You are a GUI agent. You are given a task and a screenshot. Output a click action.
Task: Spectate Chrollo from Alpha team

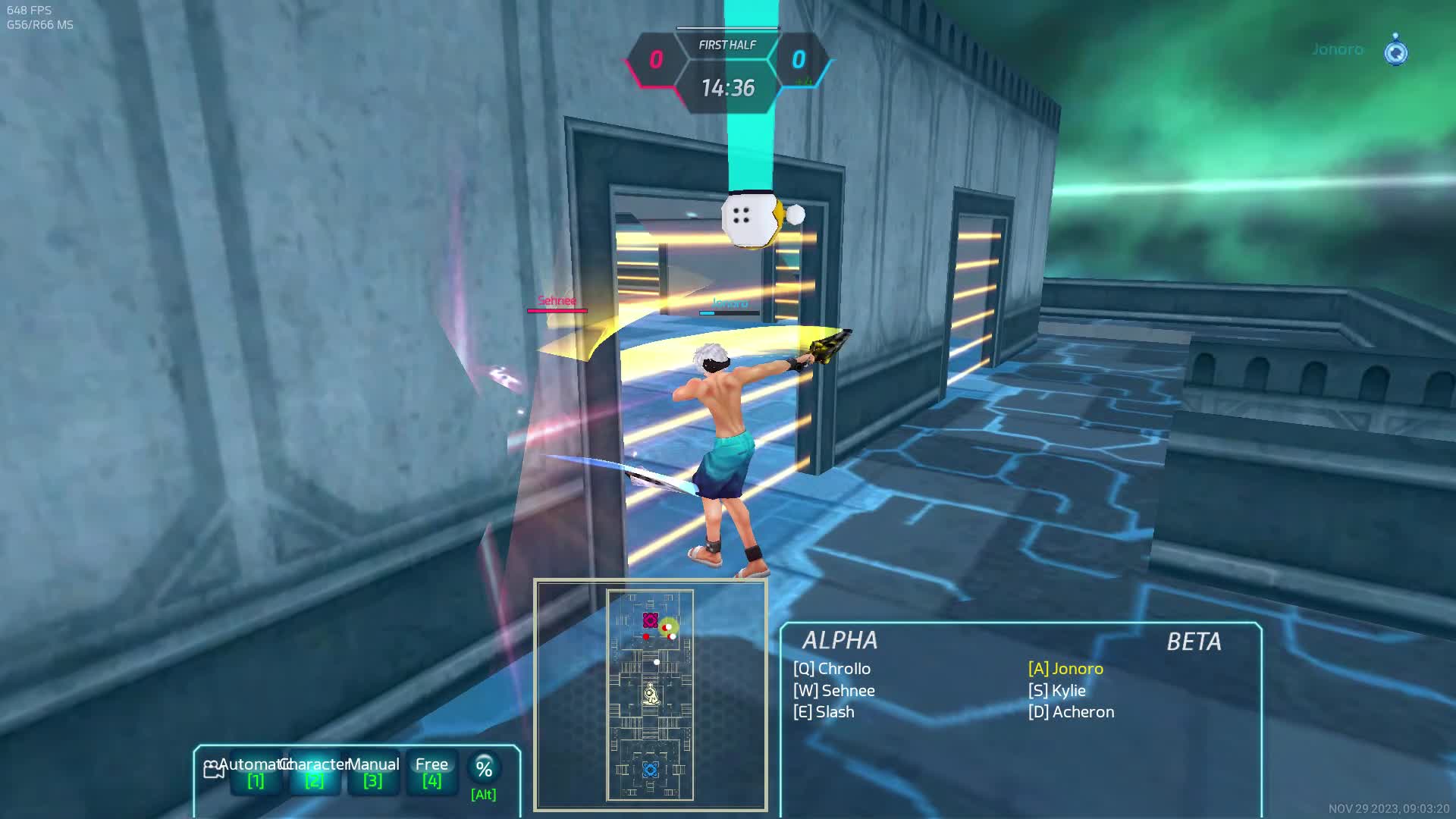click(x=832, y=669)
